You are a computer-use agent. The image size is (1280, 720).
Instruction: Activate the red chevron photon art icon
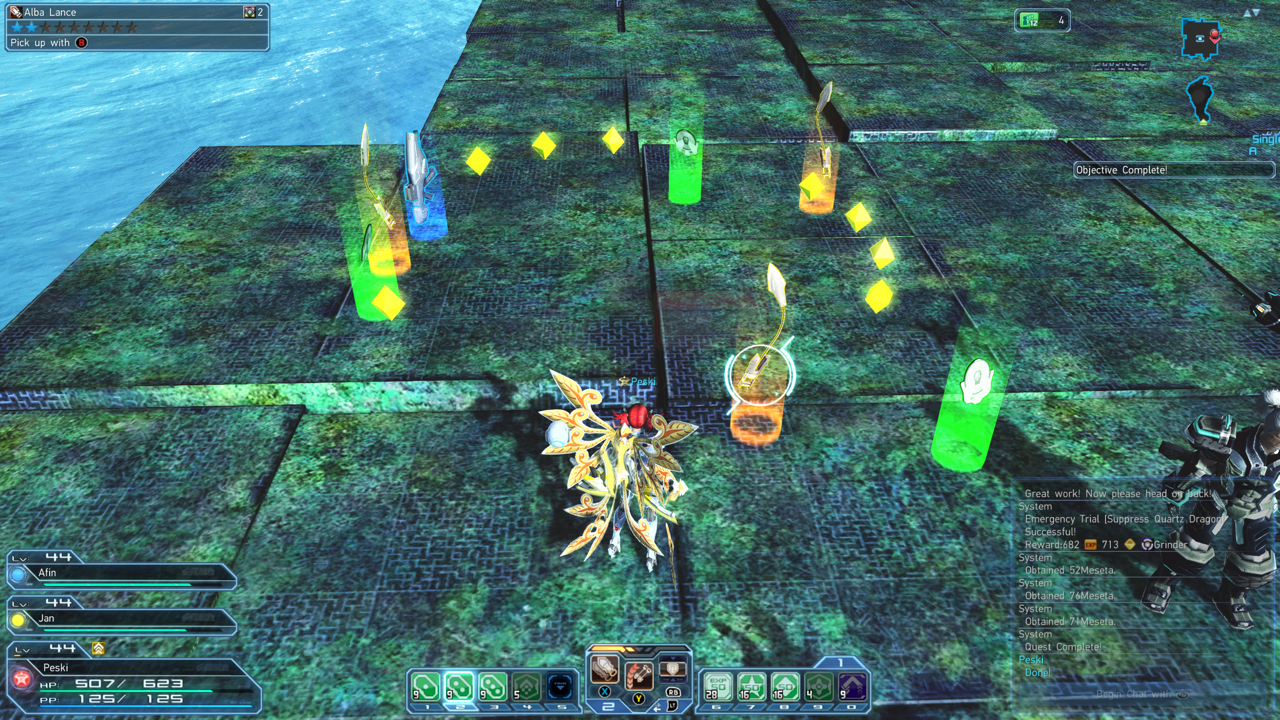[639, 677]
